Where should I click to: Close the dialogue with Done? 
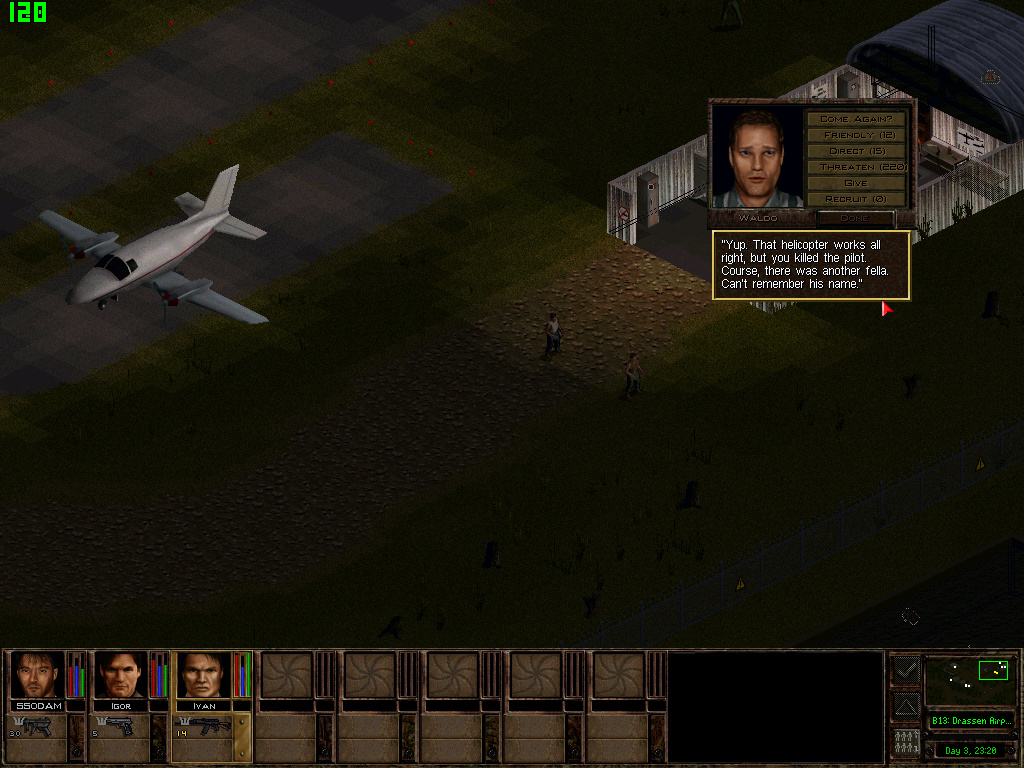pos(854,217)
